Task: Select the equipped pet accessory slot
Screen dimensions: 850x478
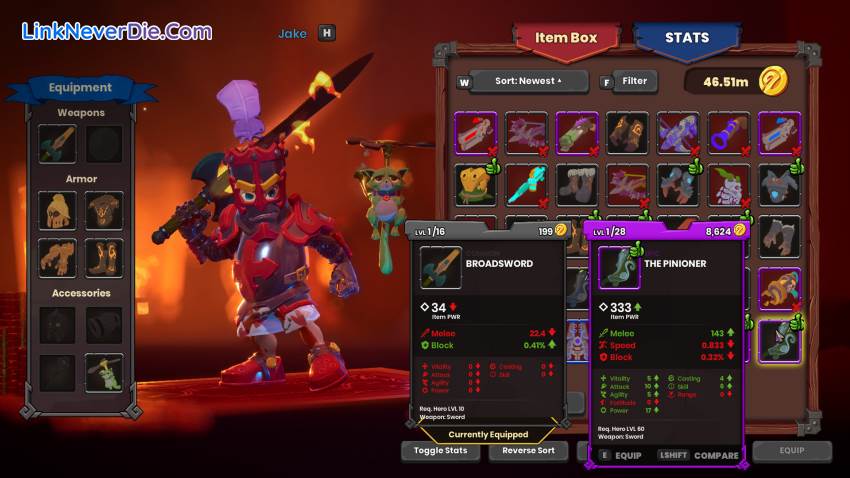Action: (104, 373)
